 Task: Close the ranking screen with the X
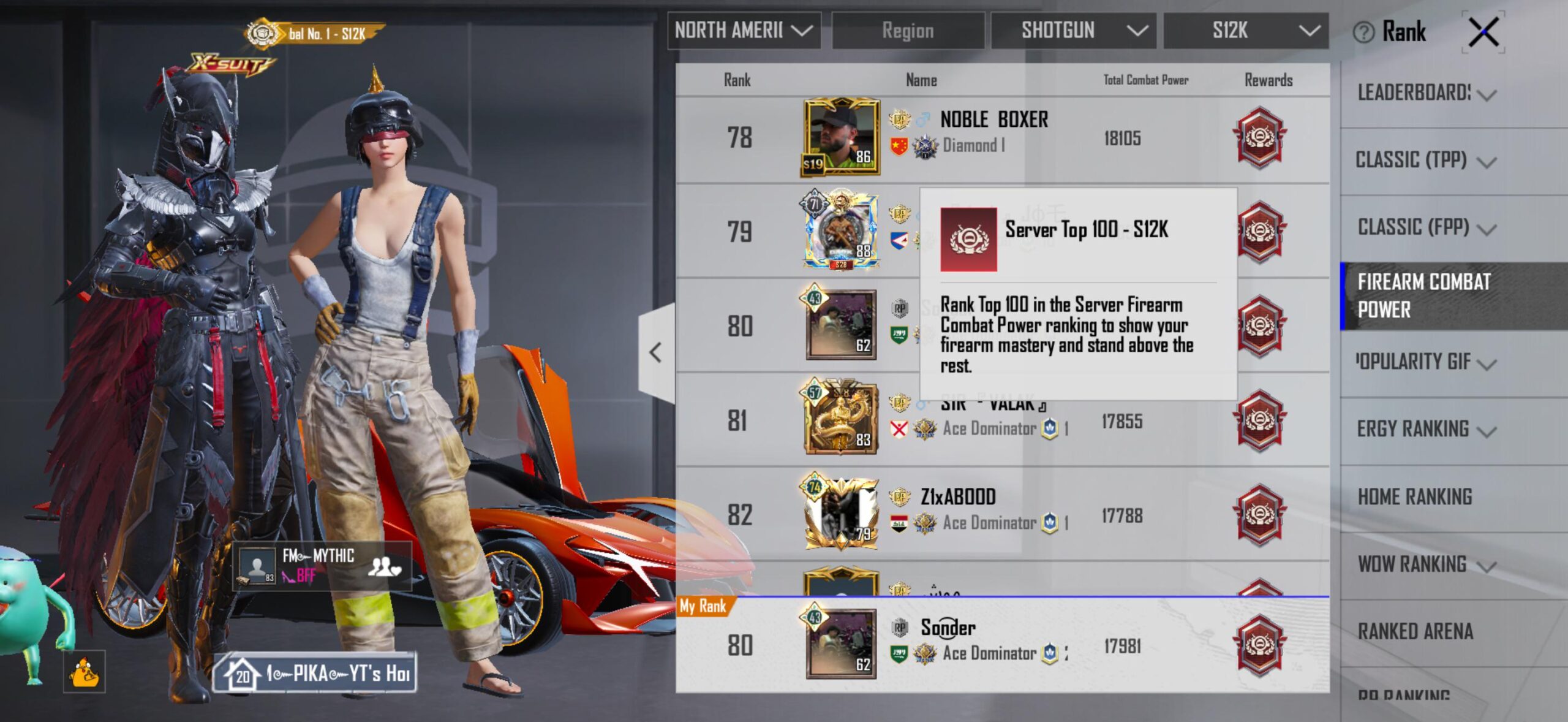click(1483, 32)
